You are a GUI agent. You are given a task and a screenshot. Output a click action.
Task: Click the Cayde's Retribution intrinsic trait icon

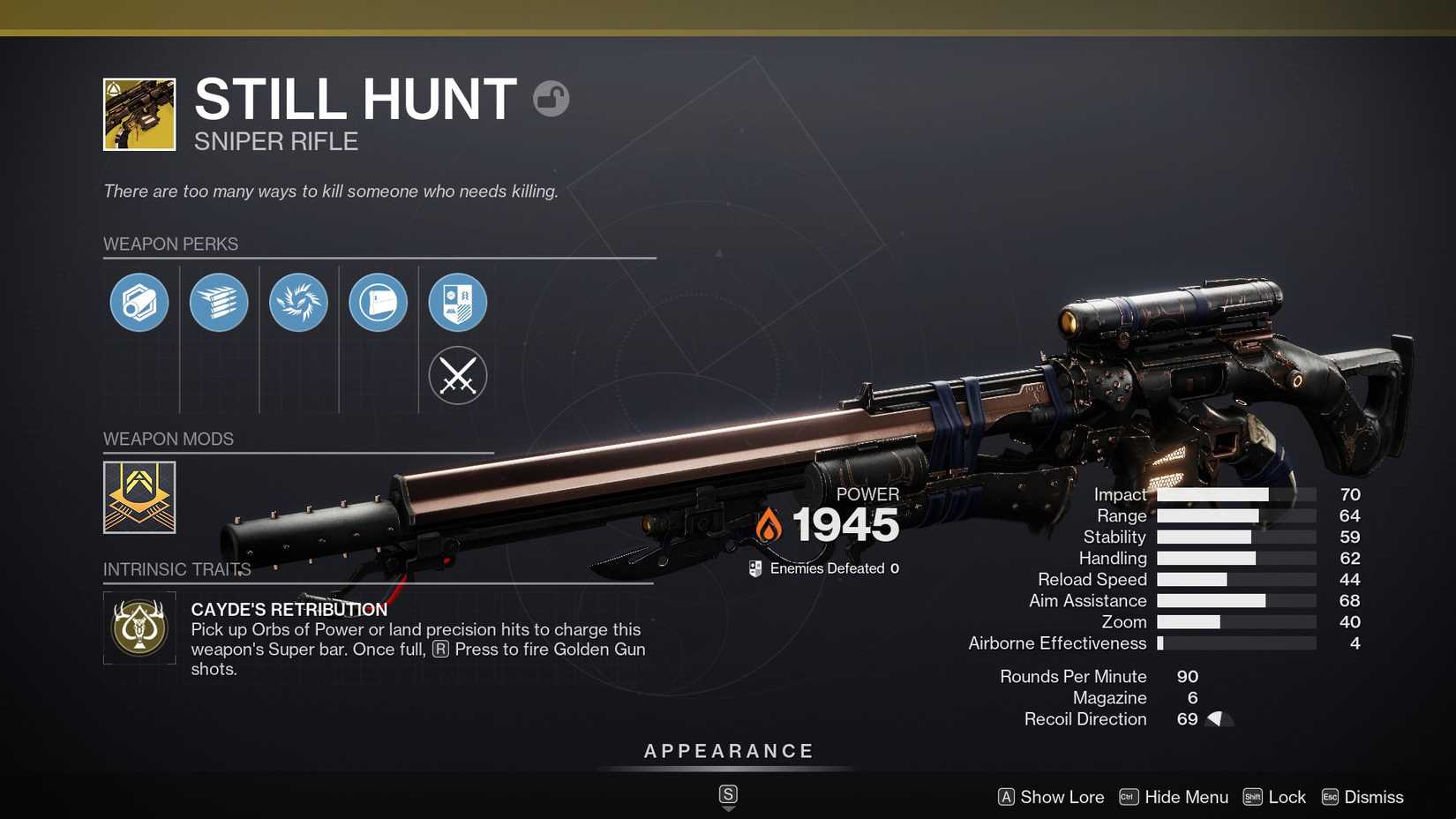pos(139,630)
